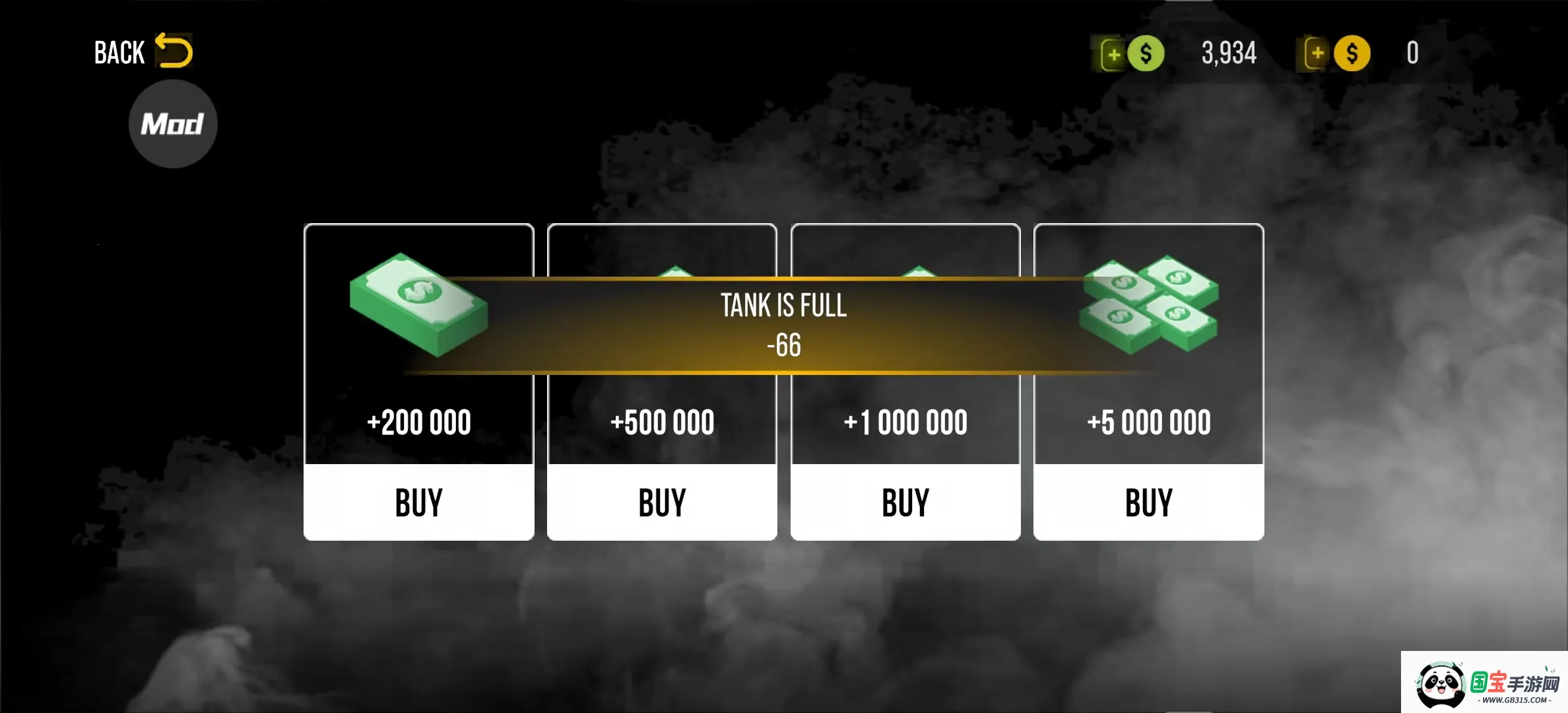Add gold coins with the plus icon
The width and height of the screenshot is (1568, 713).
(1317, 53)
